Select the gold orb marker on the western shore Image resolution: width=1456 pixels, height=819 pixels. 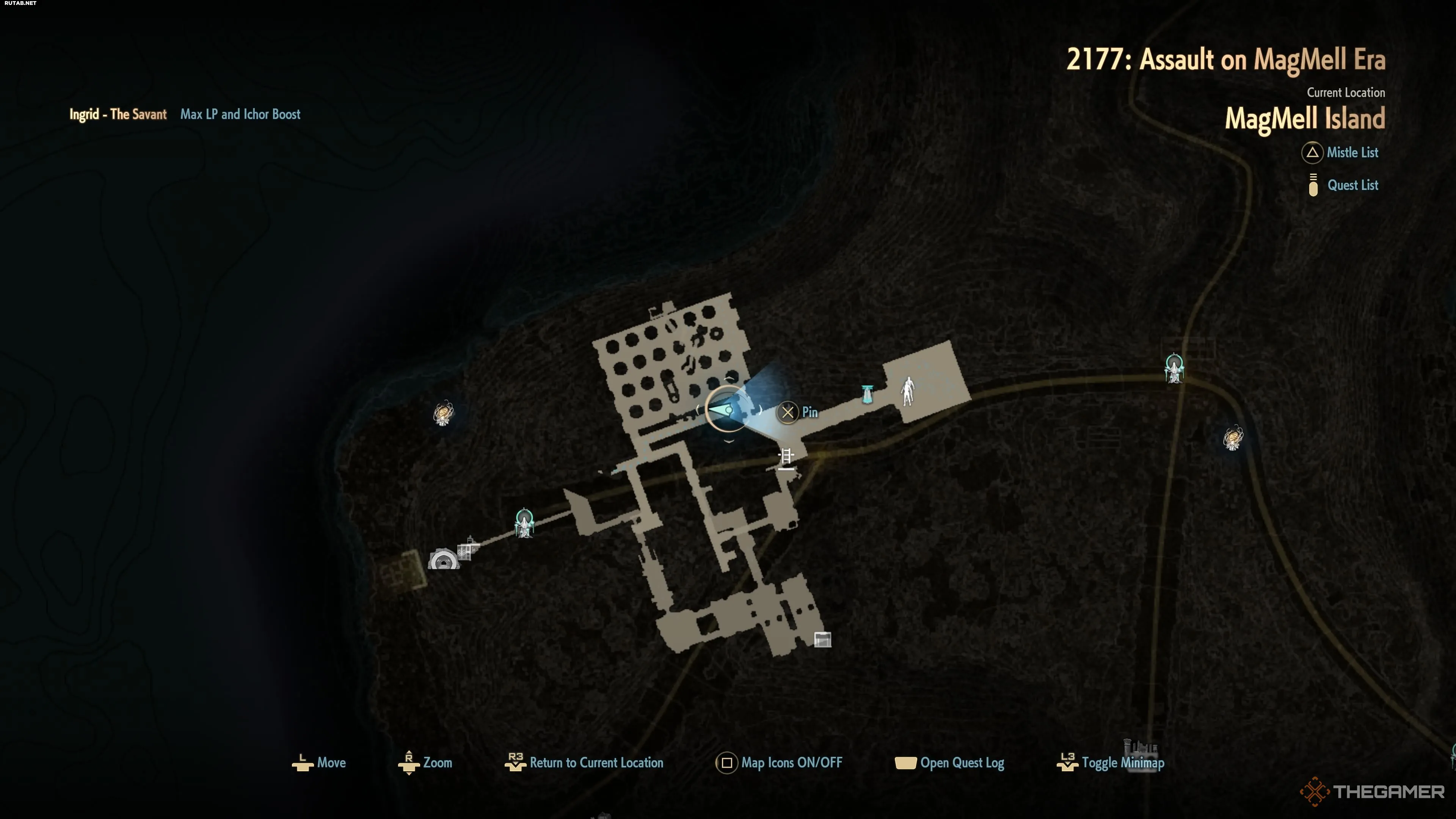click(443, 413)
